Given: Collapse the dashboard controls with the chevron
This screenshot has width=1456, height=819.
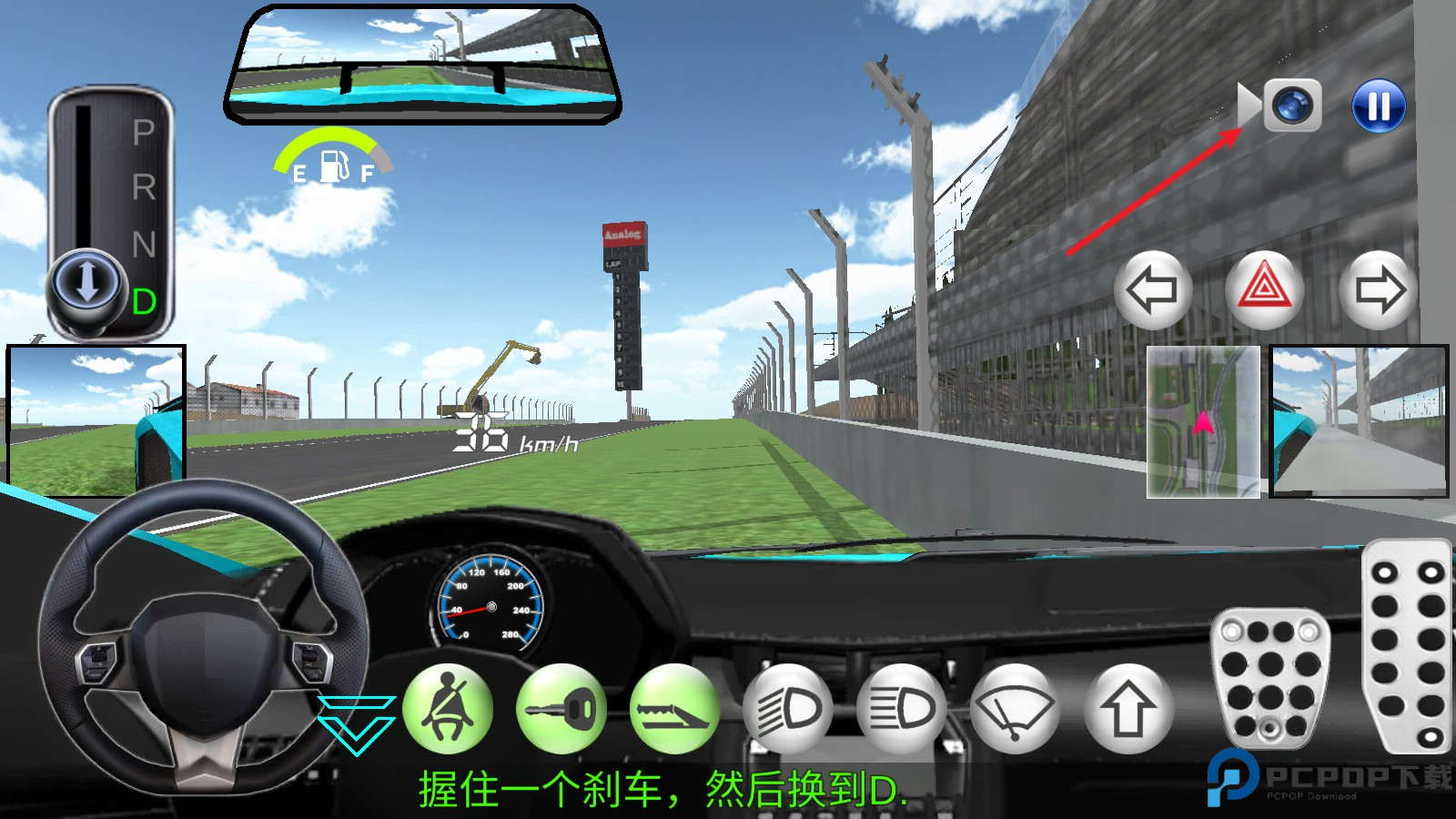Looking at the screenshot, I should [357, 717].
